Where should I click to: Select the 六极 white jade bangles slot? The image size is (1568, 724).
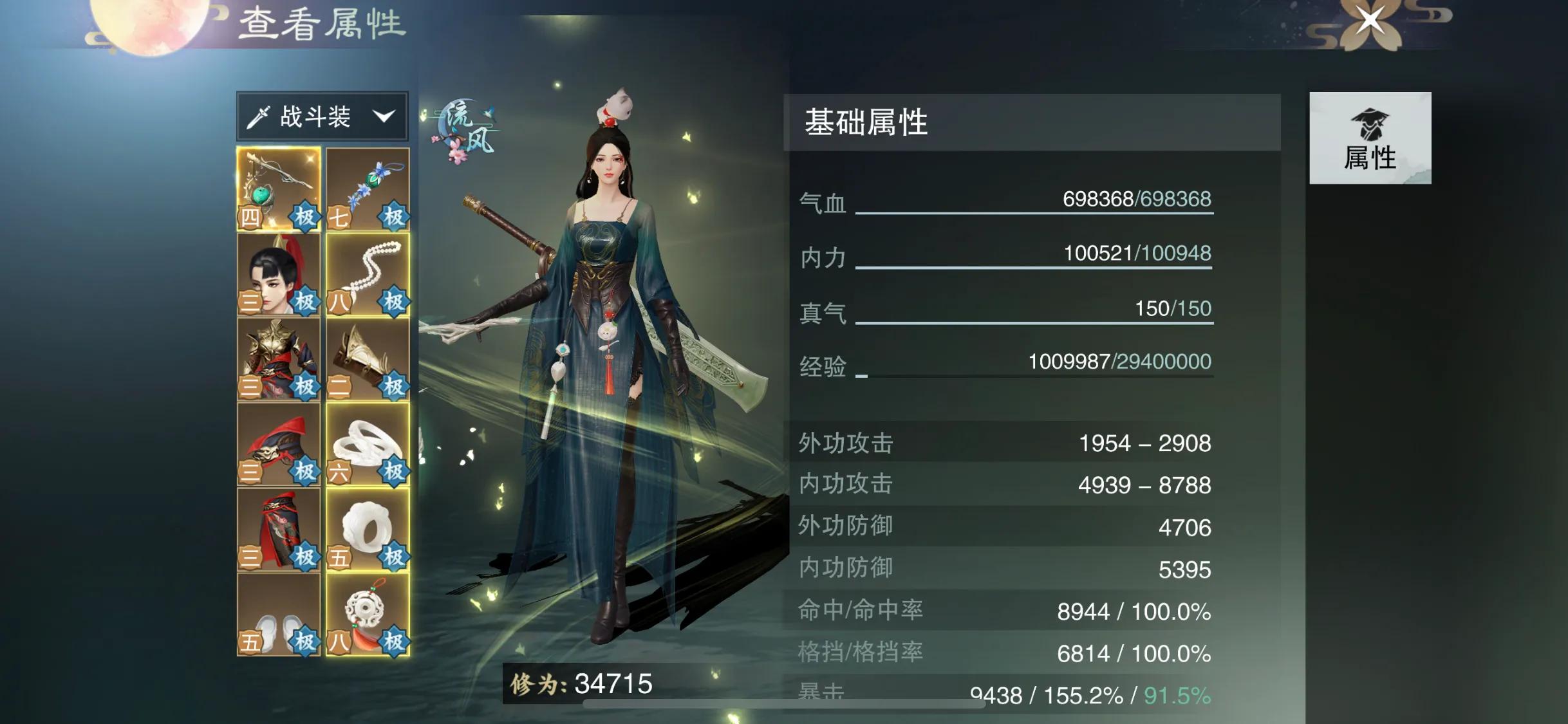coord(367,444)
